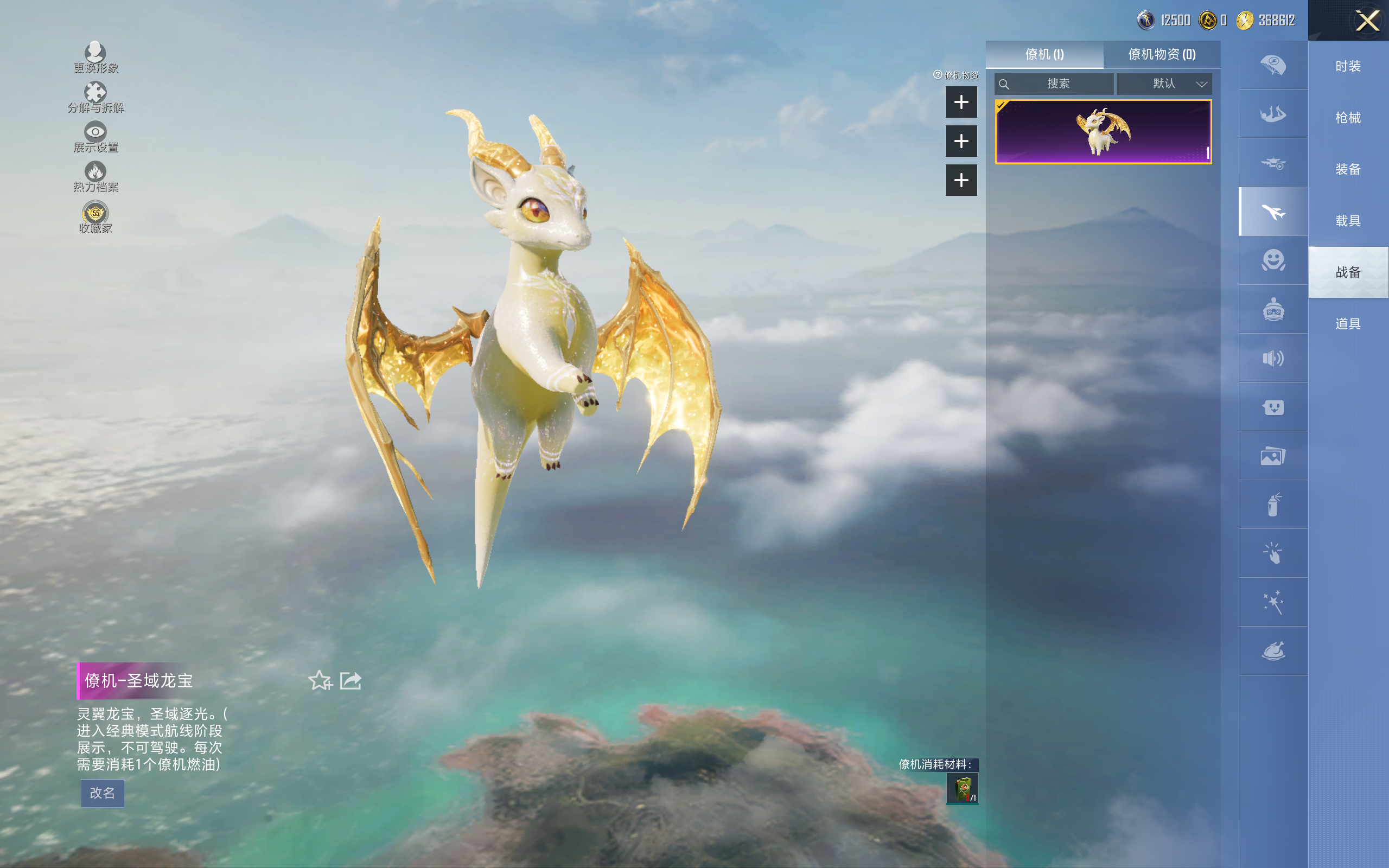Share the wingman using the share icon
Screen dimensions: 1389x868
pos(350,680)
